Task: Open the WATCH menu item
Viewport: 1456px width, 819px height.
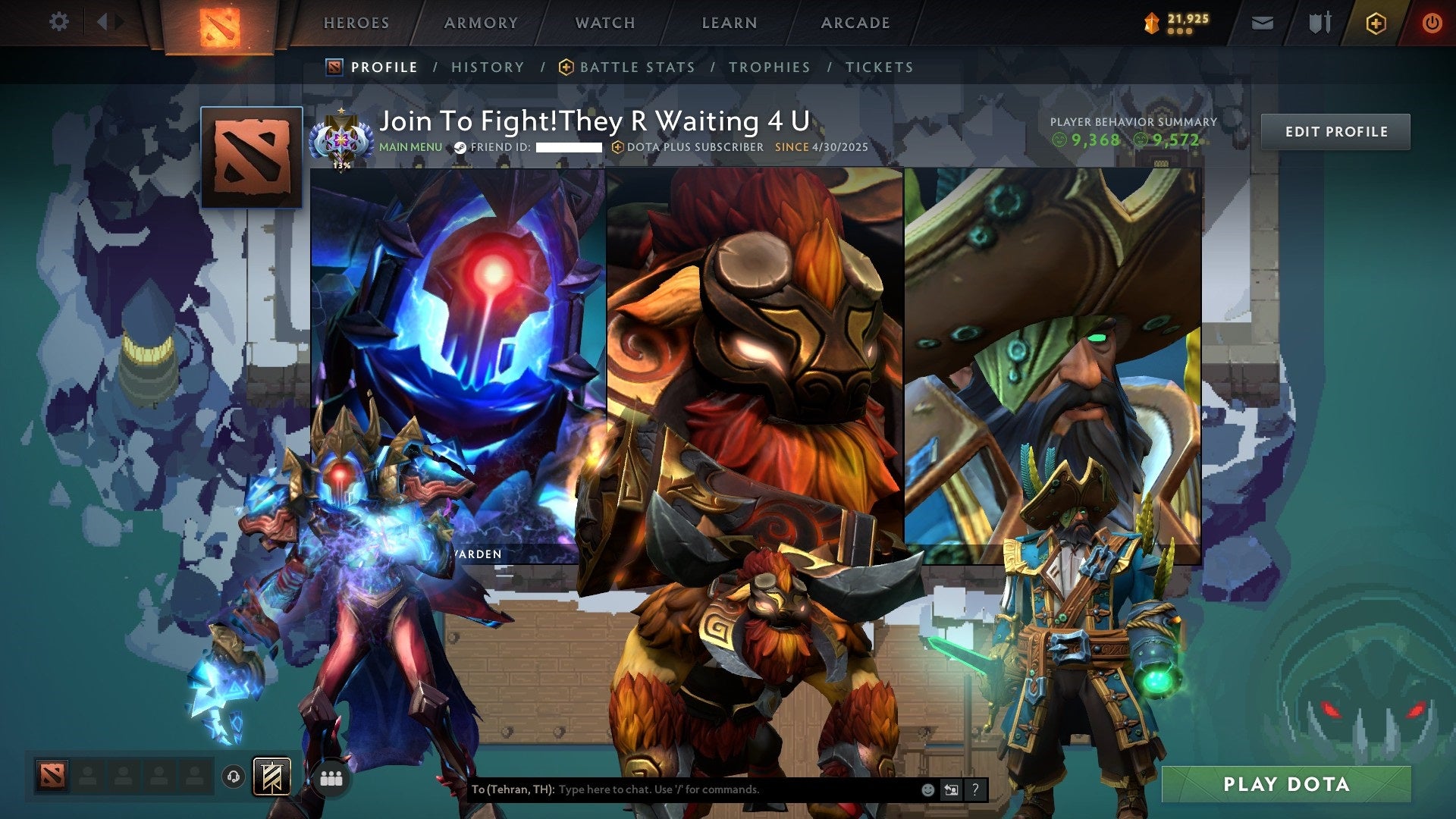Action: 605,23
